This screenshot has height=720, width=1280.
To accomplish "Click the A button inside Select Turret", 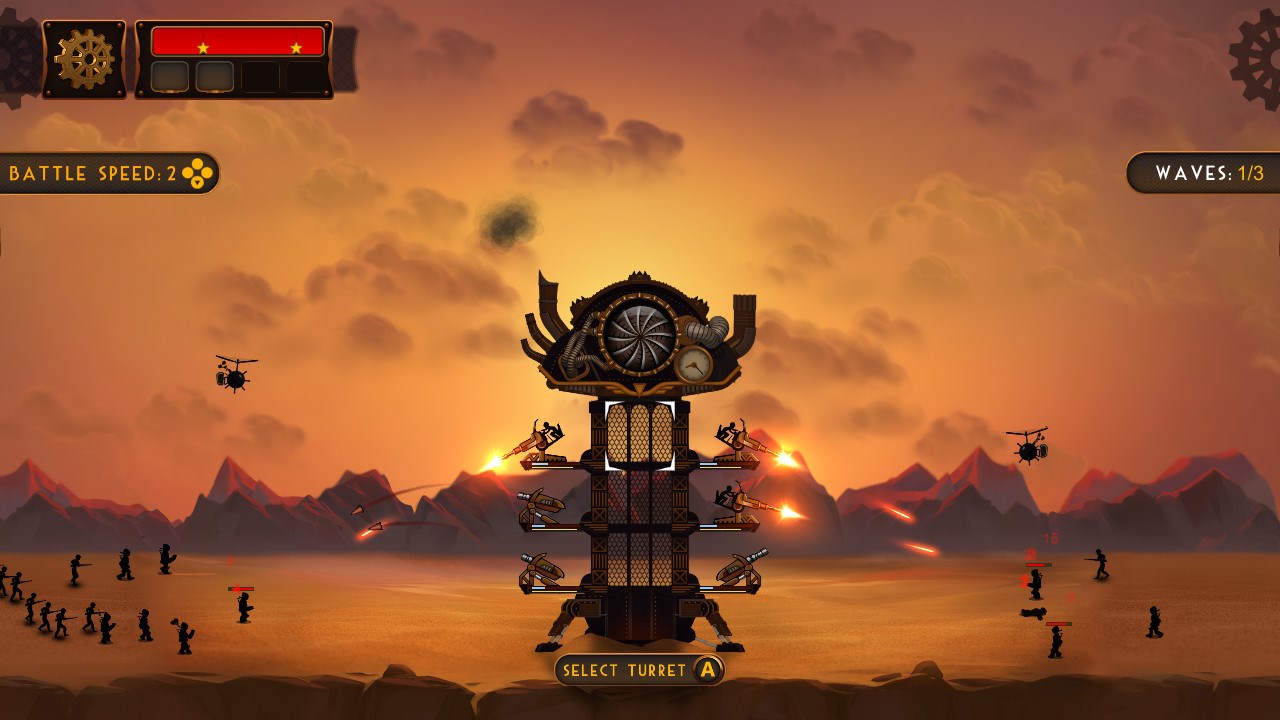I will 706,671.
